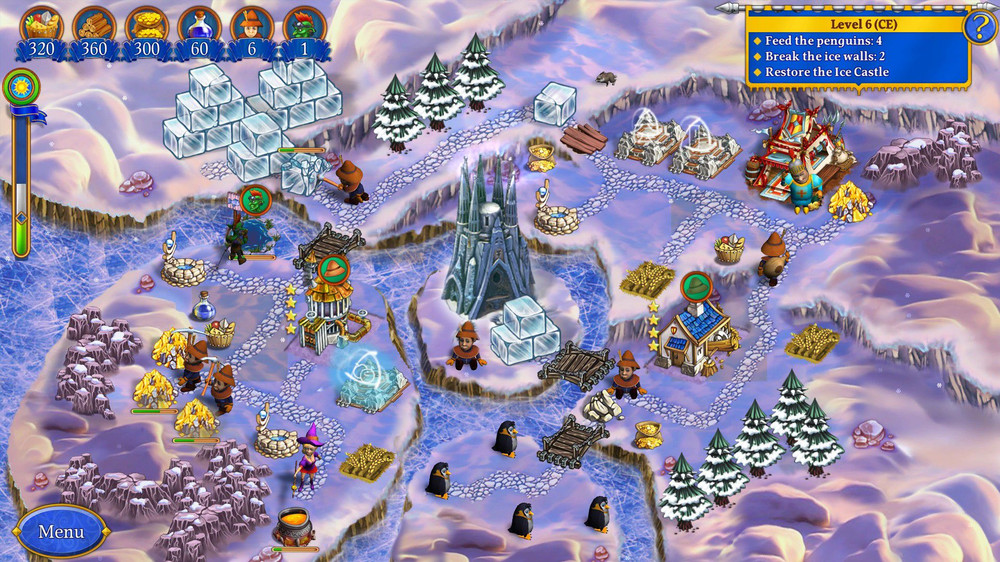Select the worker hat marker above the orange tower
1000x562 pixels.
click(x=333, y=268)
